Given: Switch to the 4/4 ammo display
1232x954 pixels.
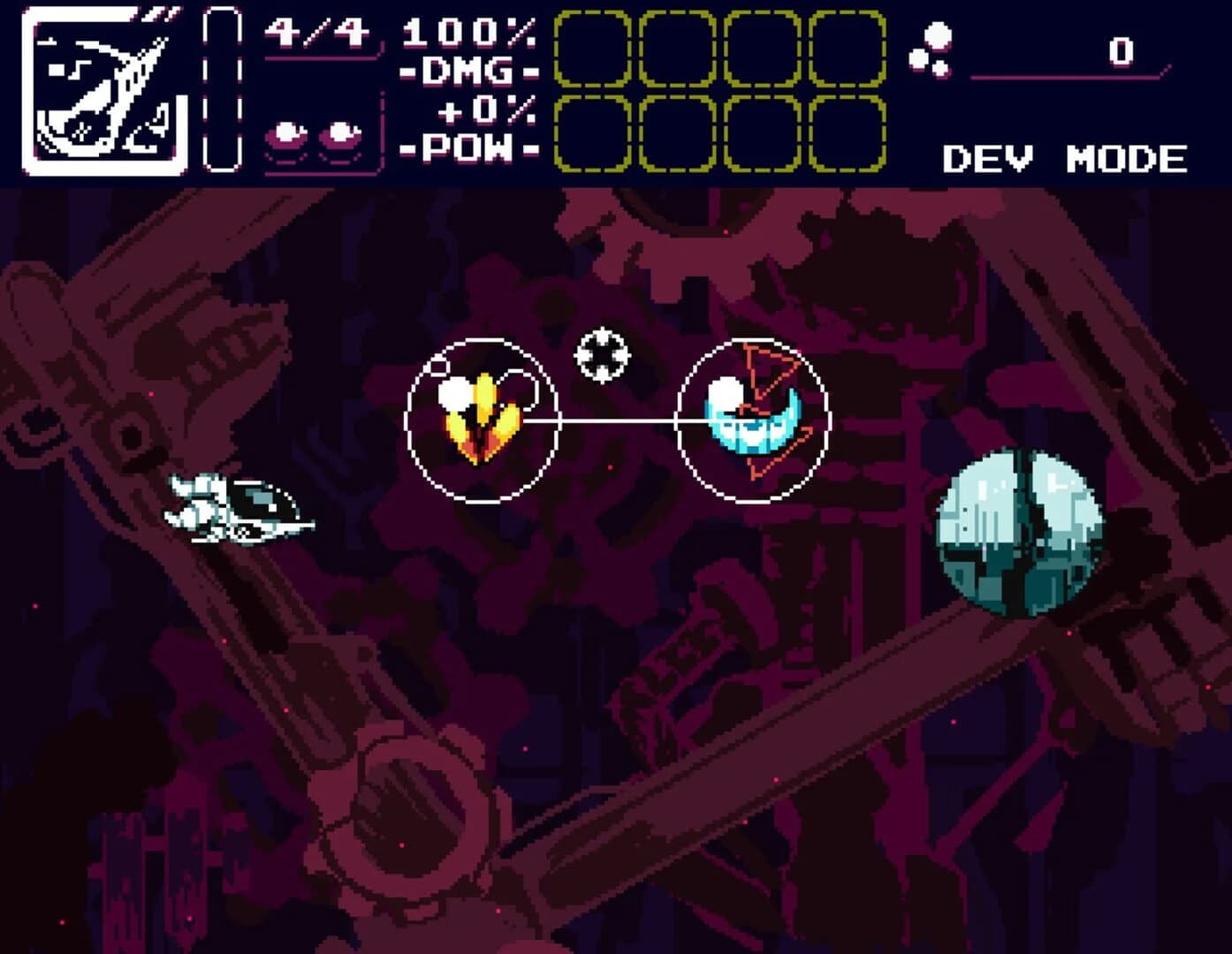Looking at the screenshot, I should coord(314,31).
